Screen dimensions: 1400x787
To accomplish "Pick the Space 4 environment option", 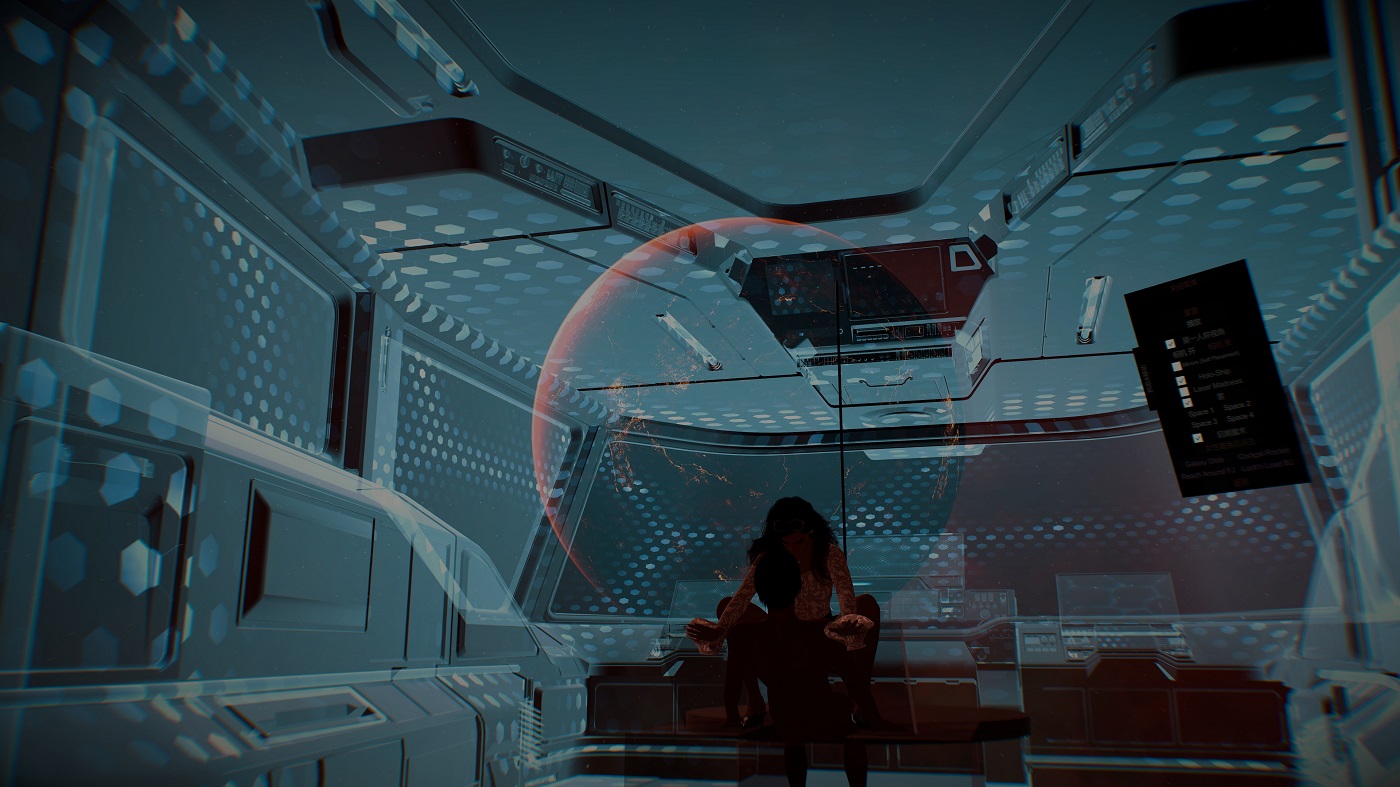I will click(x=1239, y=418).
